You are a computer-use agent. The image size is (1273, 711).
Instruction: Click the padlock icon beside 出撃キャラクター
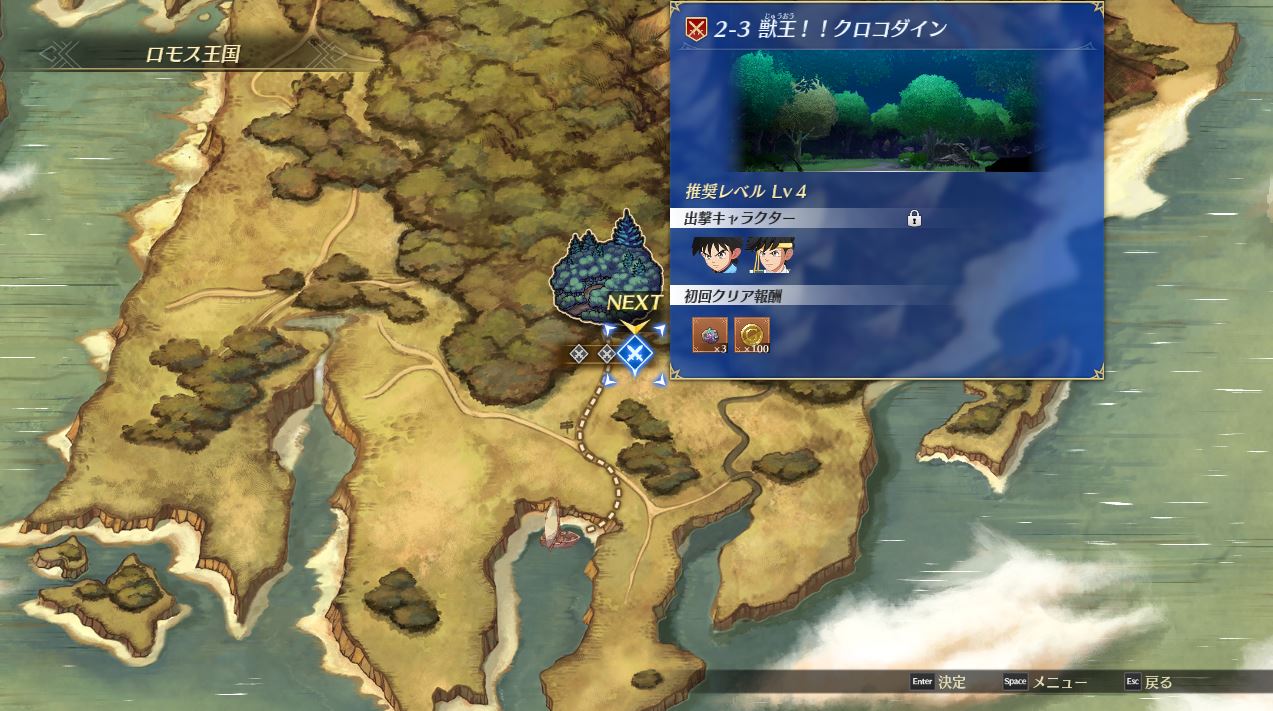point(914,218)
